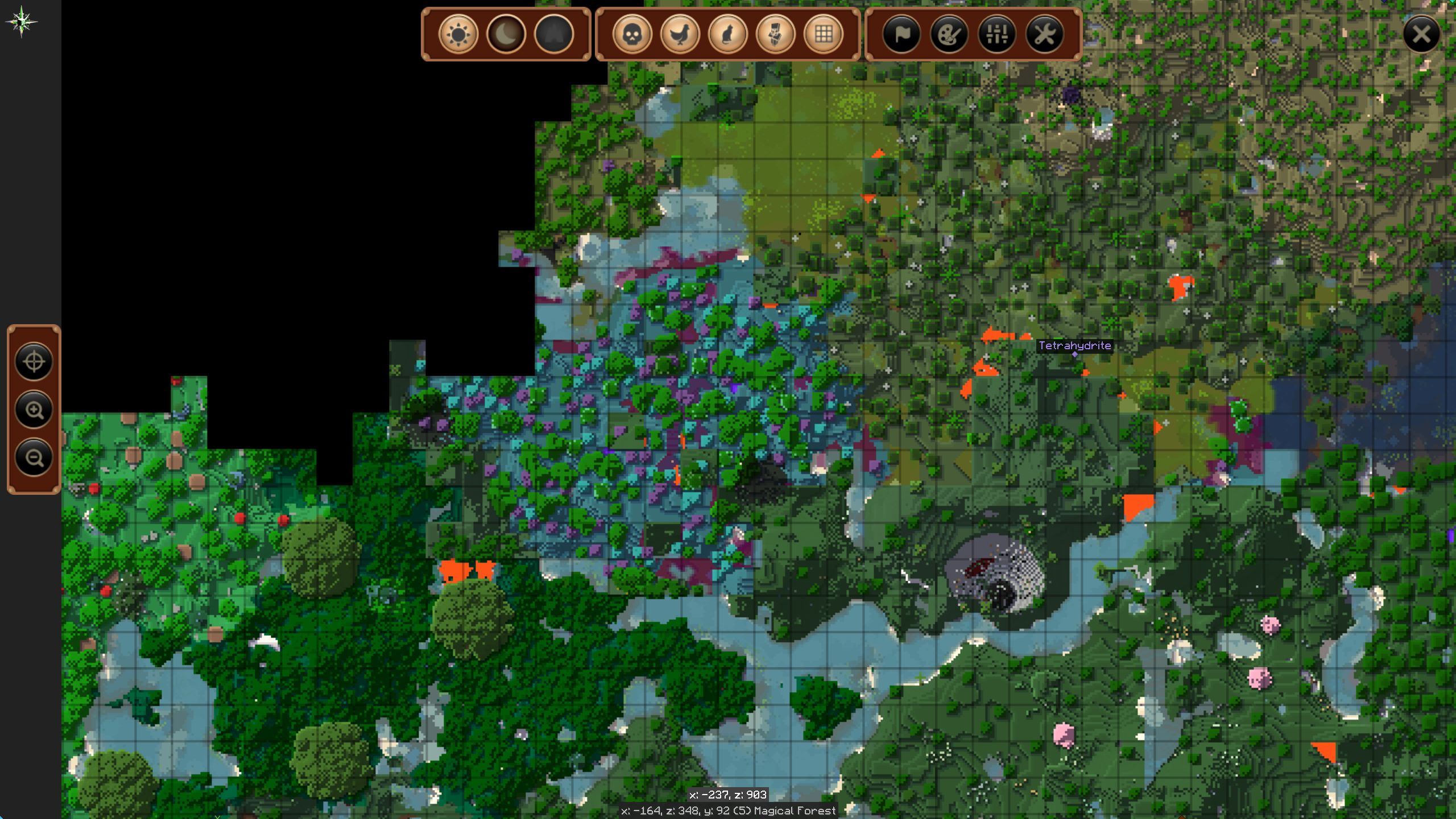Image resolution: width=1456 pixels, height=819 pixels.
Task: Zoom out with the magnifier minus button
Action: tap(34, 457)
